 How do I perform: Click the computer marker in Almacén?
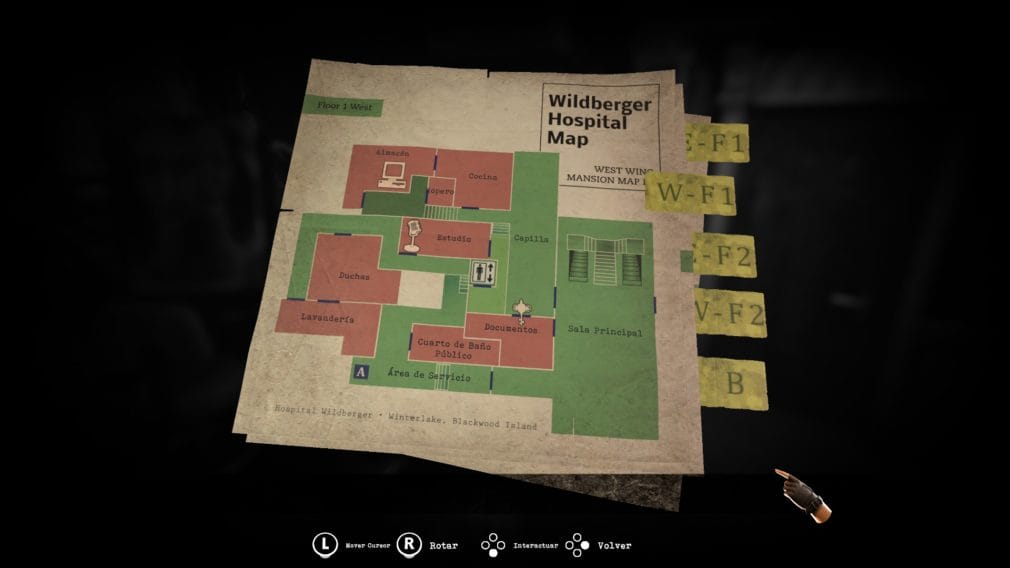tap(388, 176)
